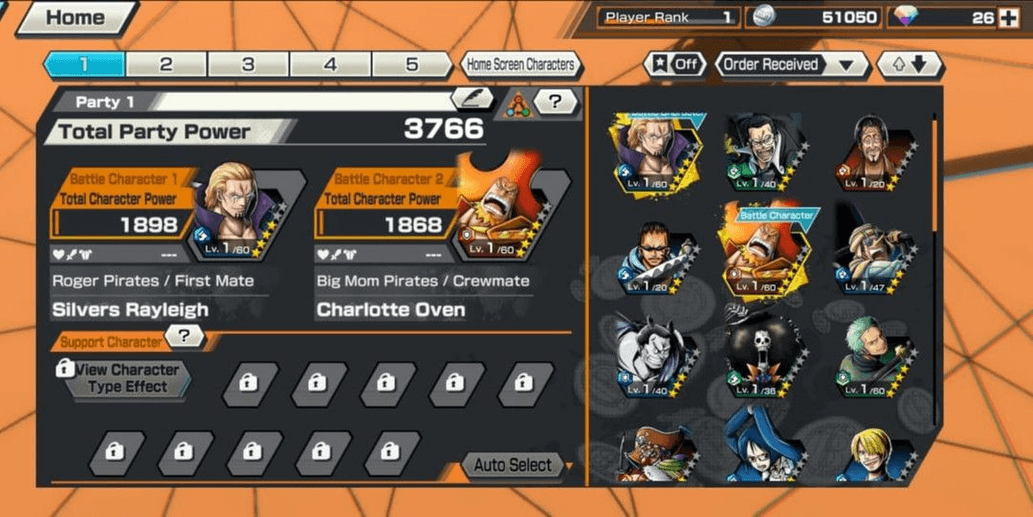
Task: Add more rainbow diamonds with plus button
Action: click(x=1010, y=17)
